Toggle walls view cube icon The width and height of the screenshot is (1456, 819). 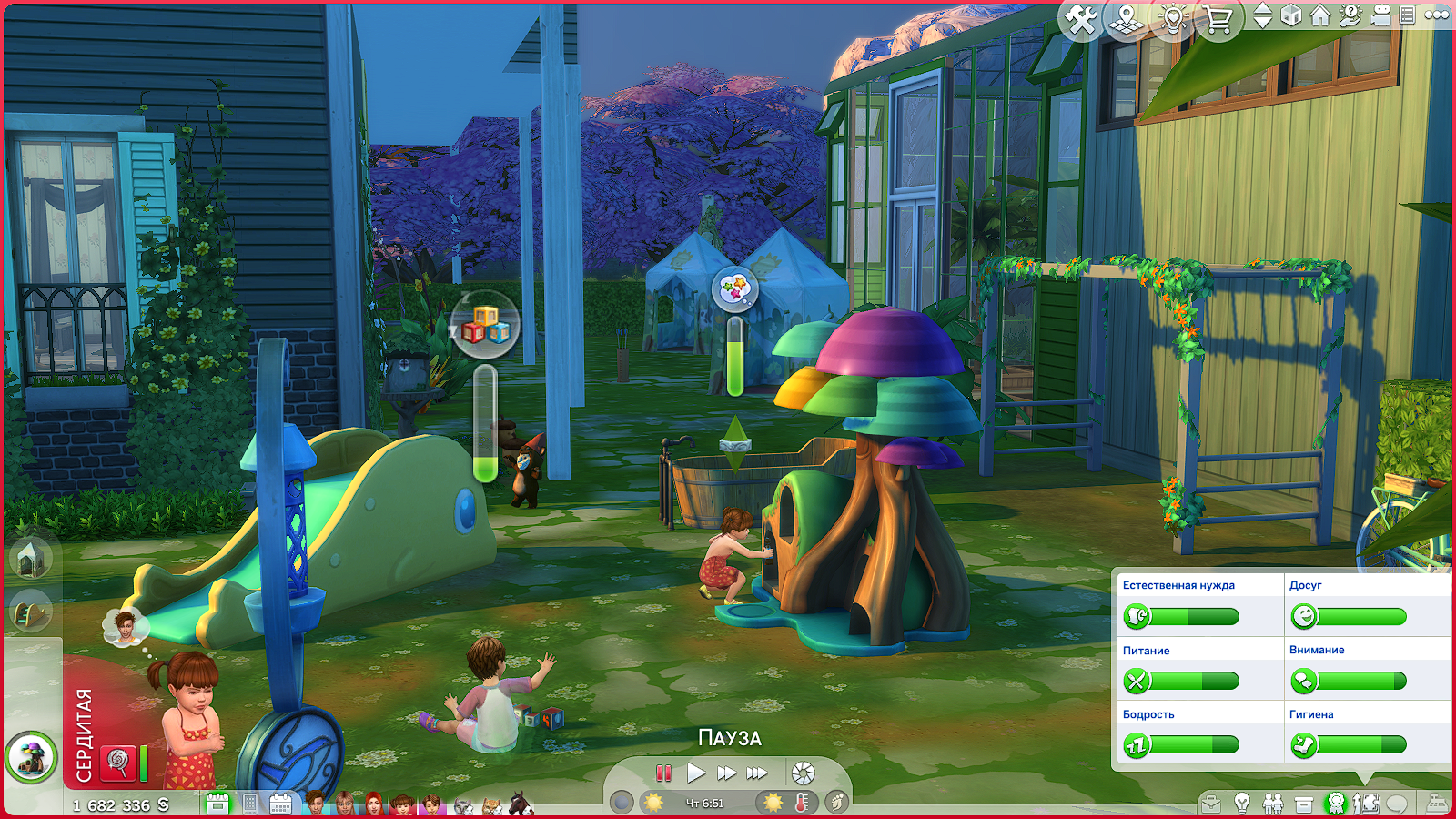point(1291,15)
